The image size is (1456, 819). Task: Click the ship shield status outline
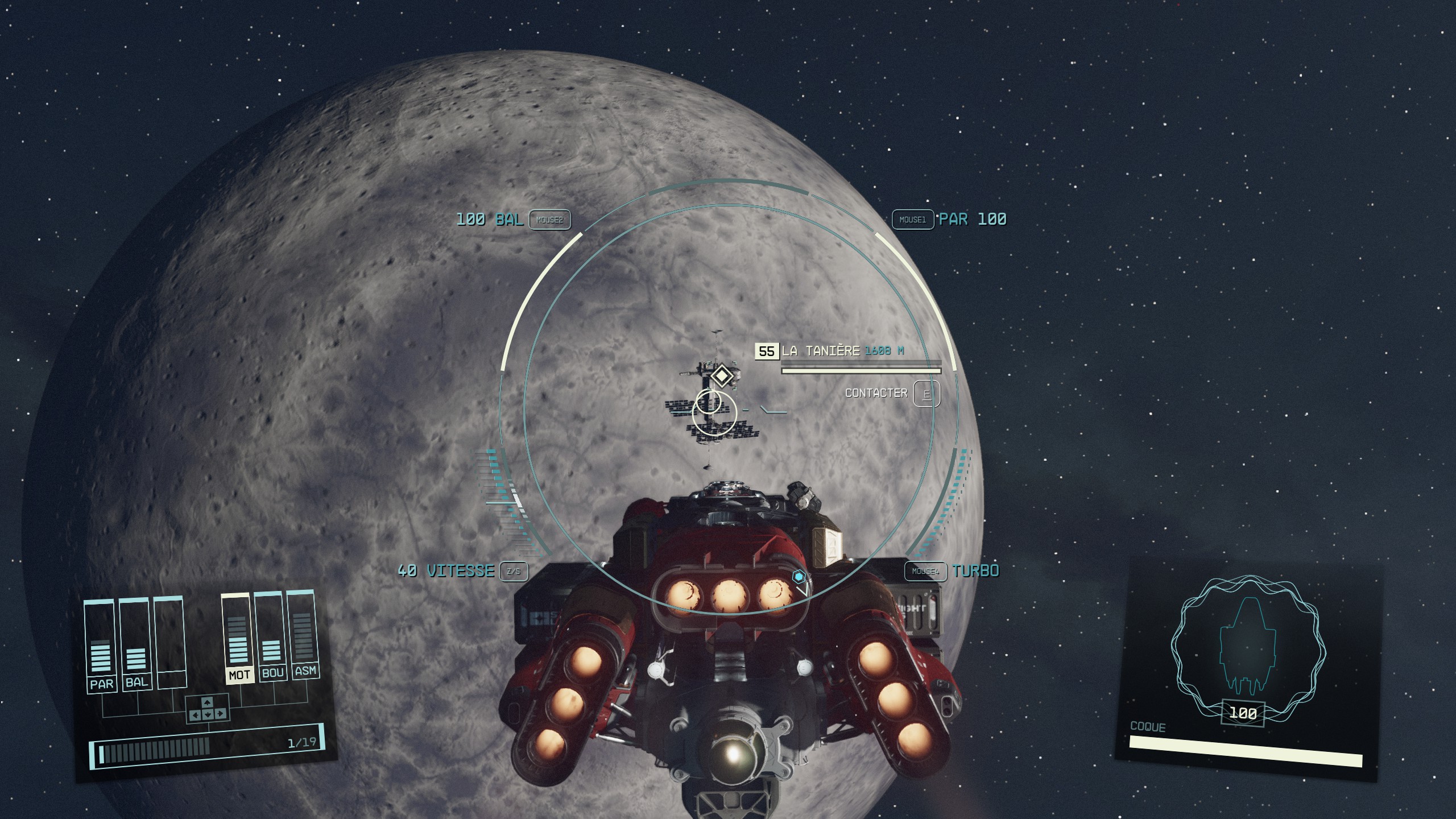[1248, 648]
